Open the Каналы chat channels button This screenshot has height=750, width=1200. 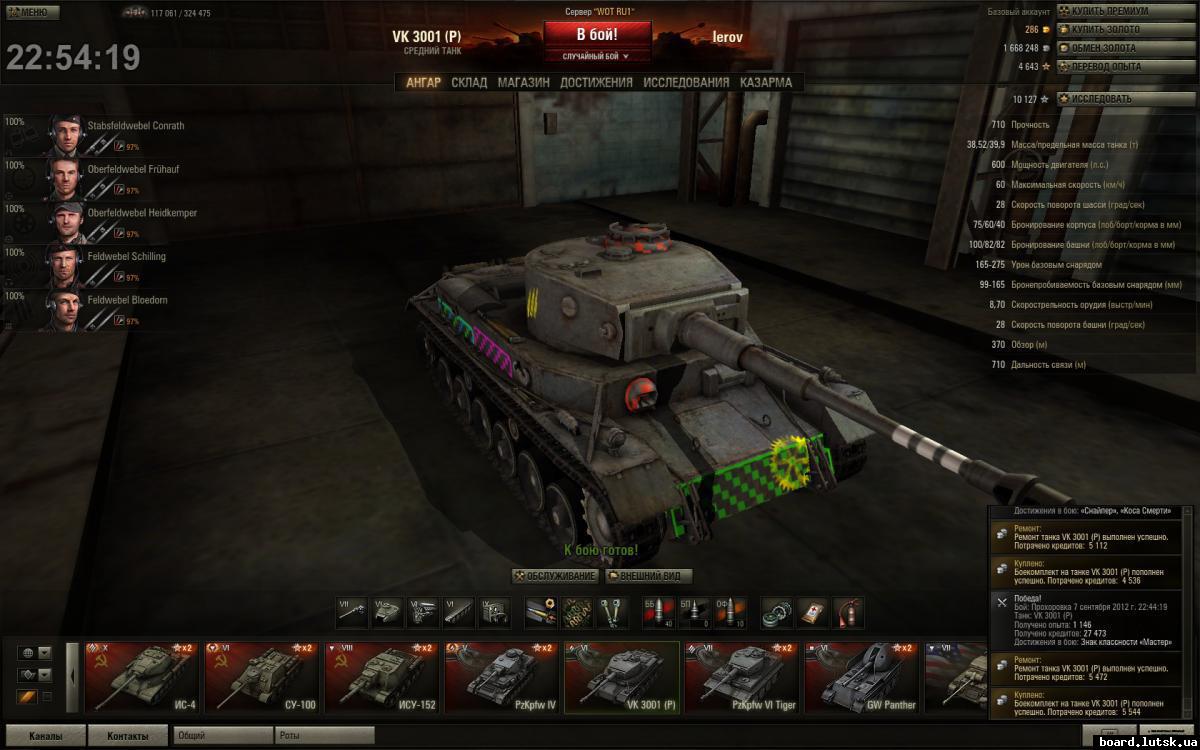pos(45,736)
